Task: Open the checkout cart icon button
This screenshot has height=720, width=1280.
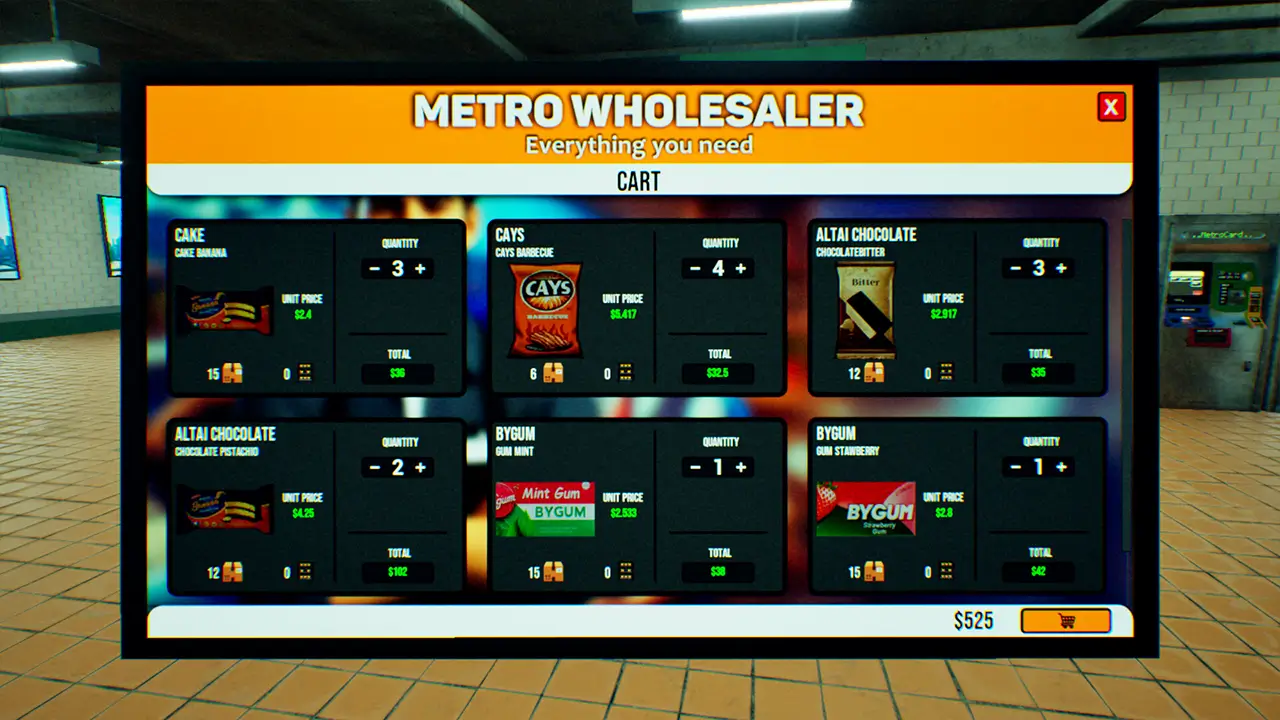Action: point(1066,620)
